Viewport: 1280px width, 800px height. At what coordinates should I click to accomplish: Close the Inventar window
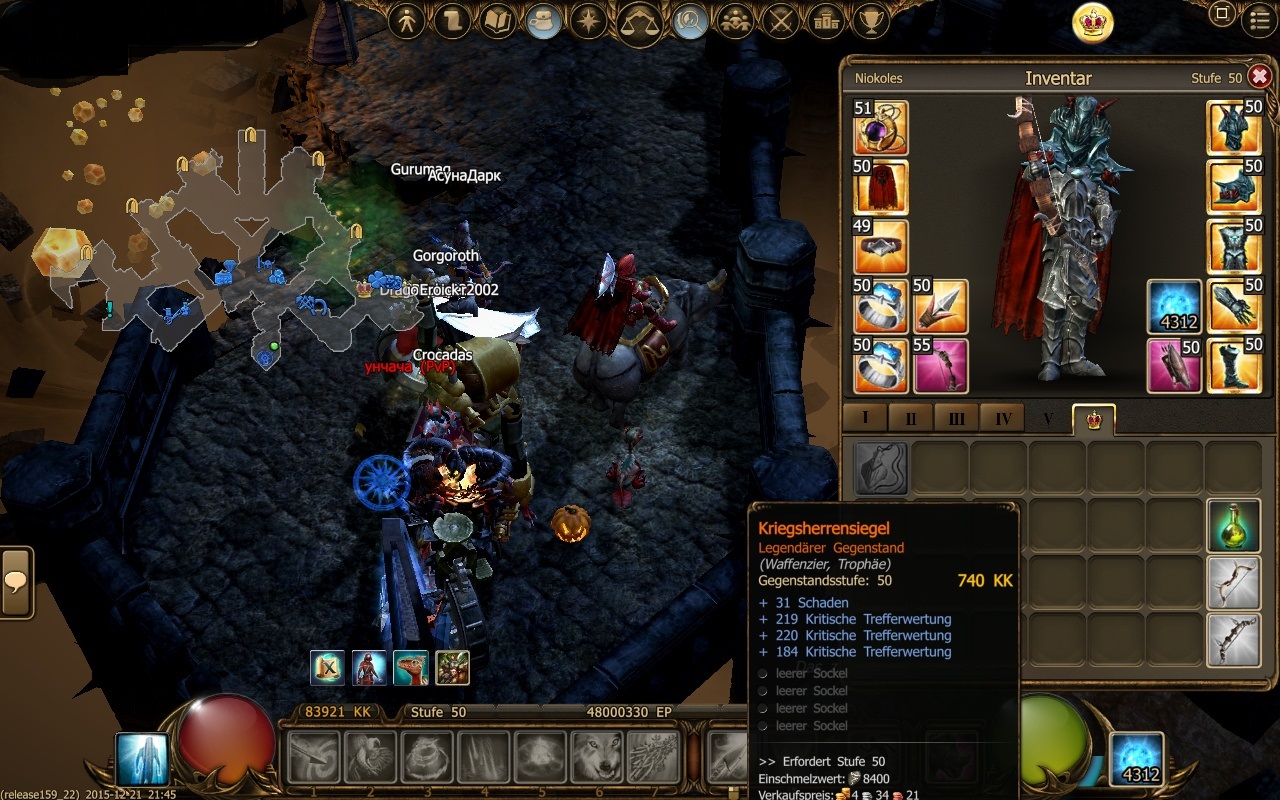tap(1260, 77)
